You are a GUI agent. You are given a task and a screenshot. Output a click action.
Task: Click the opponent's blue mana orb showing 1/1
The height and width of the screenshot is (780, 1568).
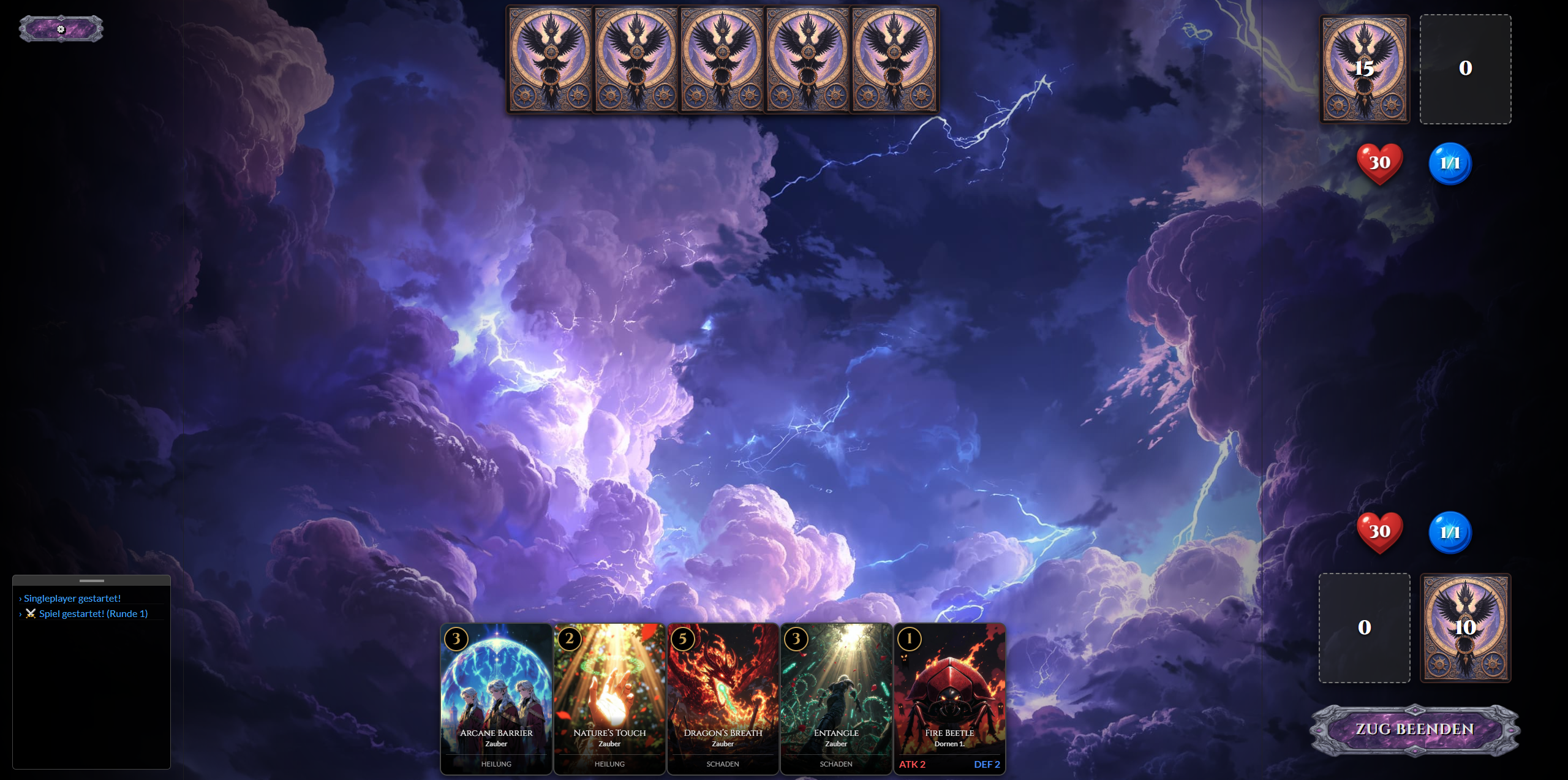point(1450,162)
